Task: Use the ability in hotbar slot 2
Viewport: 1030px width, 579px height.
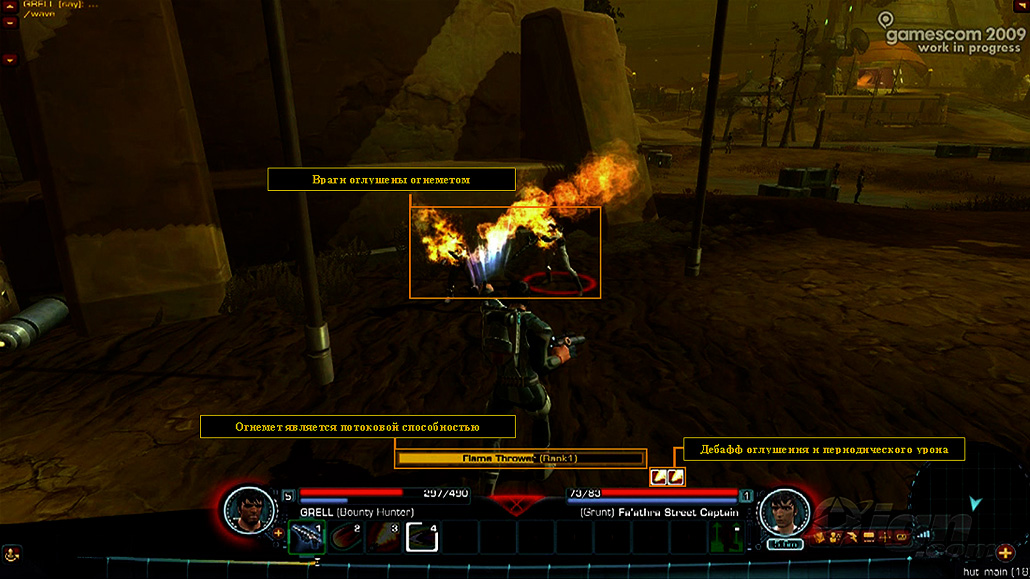Action: pyautogui.click(x=345, y=537)
